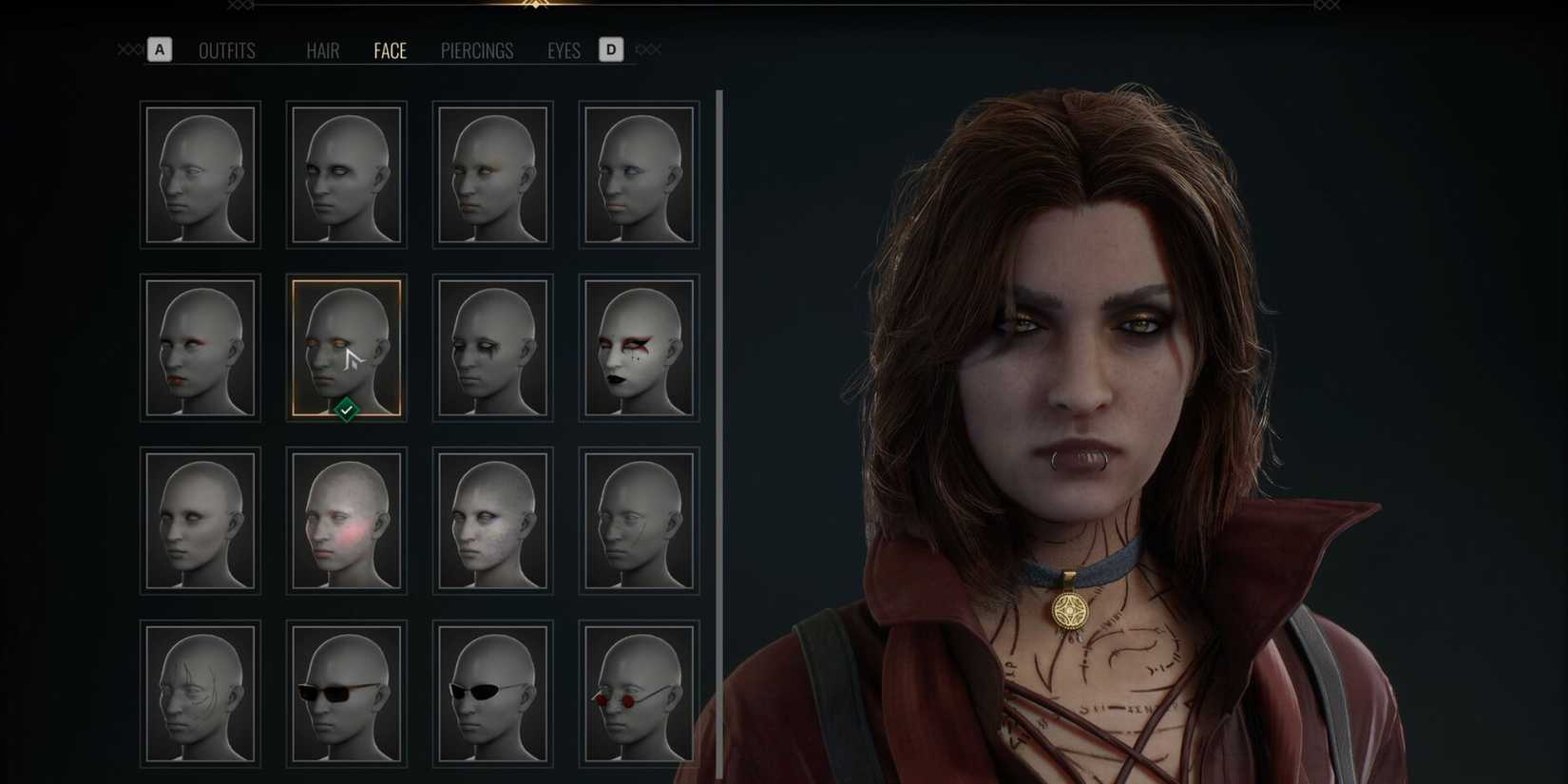Select the pale frosted skin face option
Screen dimensions: 1568x784
(x=492, y=520)
